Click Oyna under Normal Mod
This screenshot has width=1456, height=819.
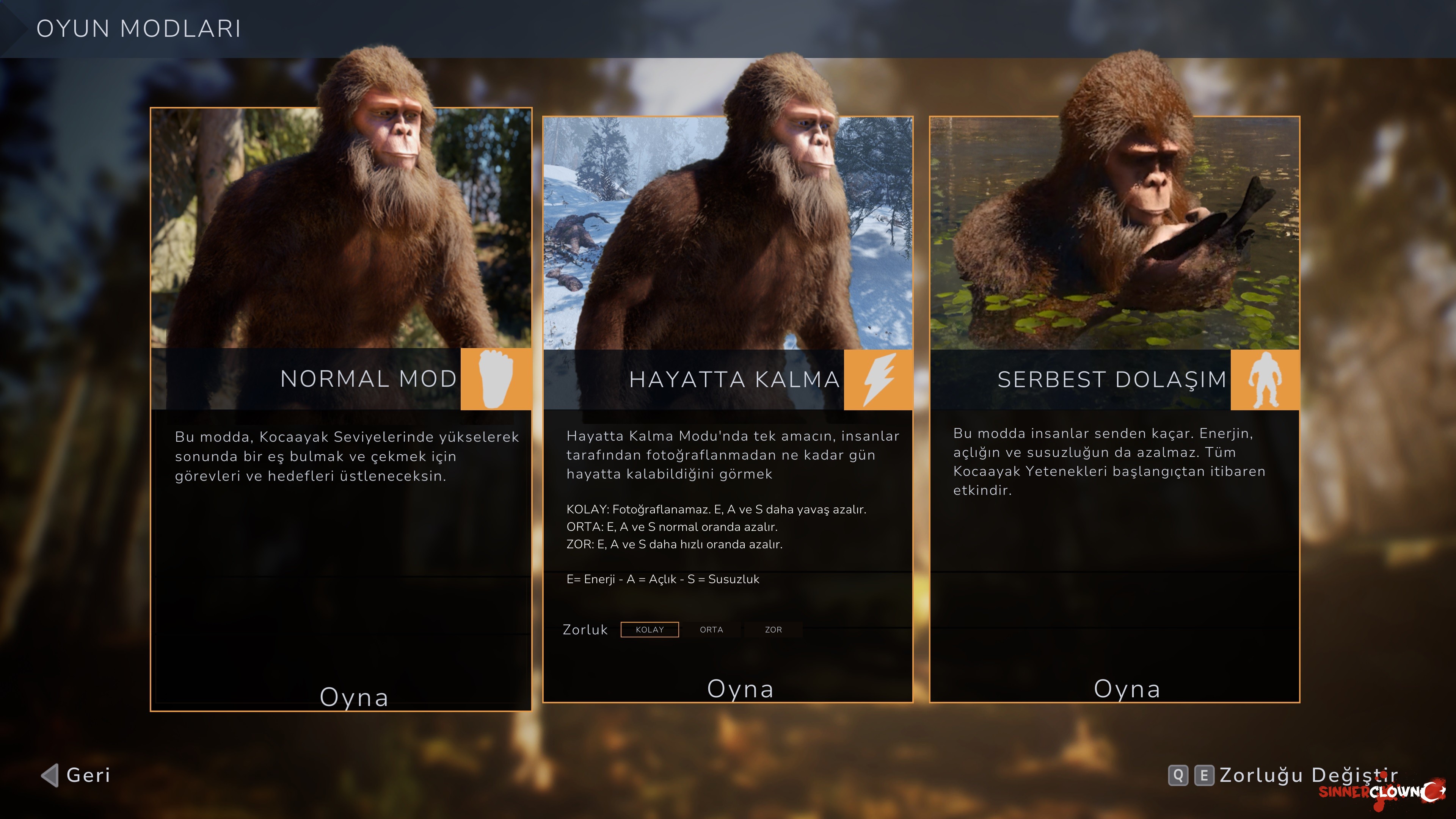pos(354,697)
